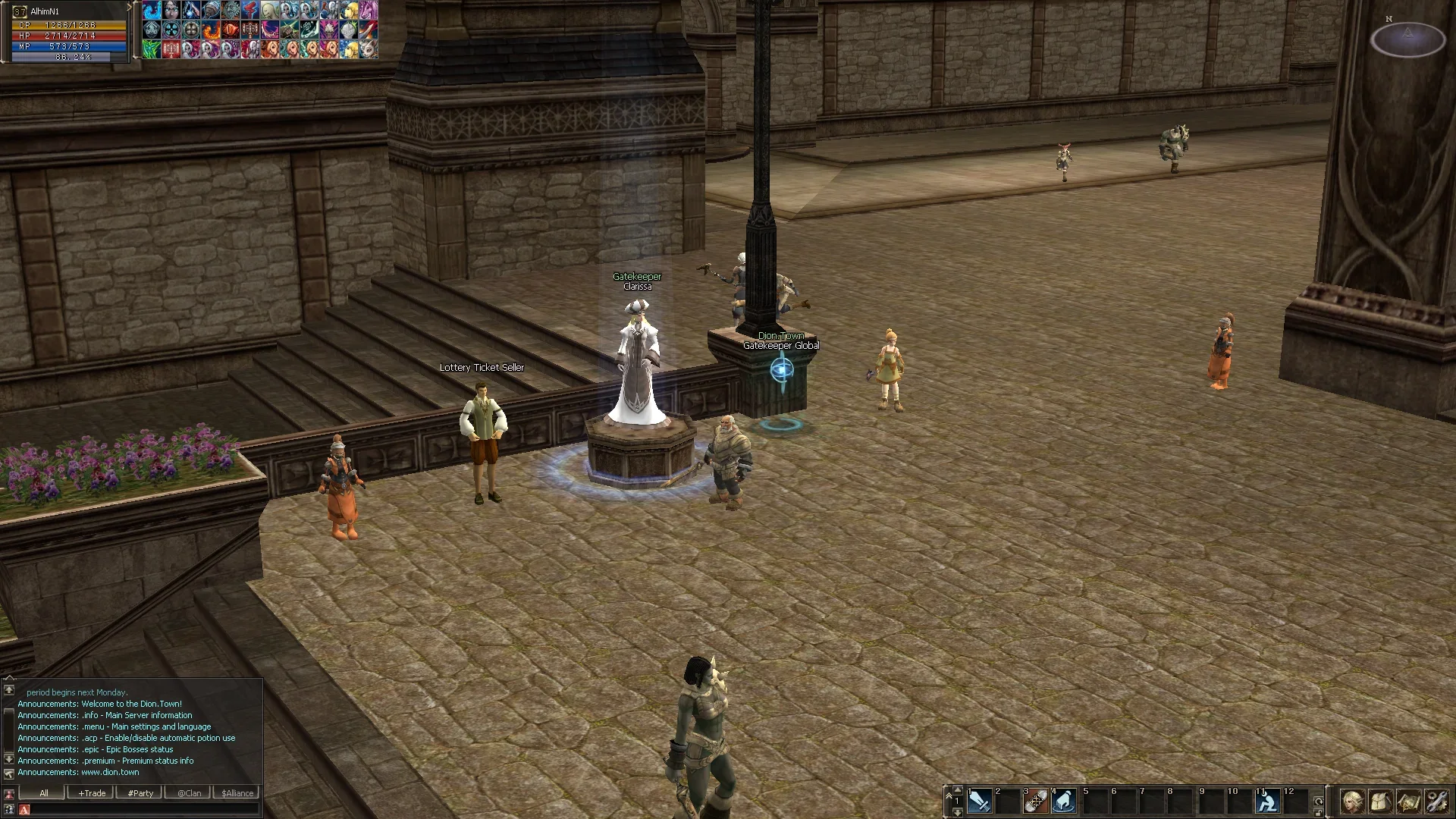Open the system menu wrench icon

point(1436,801)
